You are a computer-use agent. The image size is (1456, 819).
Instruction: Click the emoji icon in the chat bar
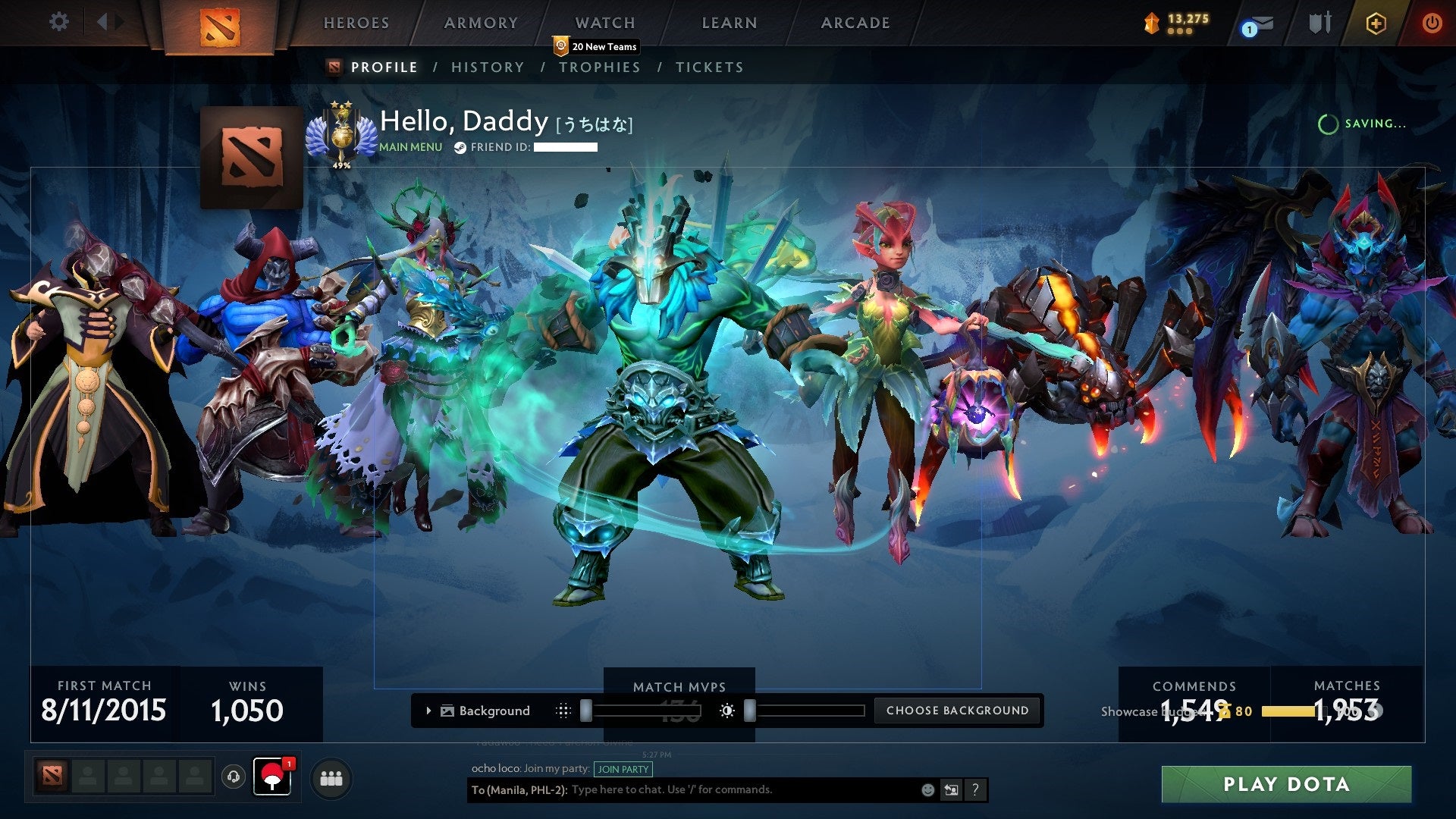click(927, 789)
